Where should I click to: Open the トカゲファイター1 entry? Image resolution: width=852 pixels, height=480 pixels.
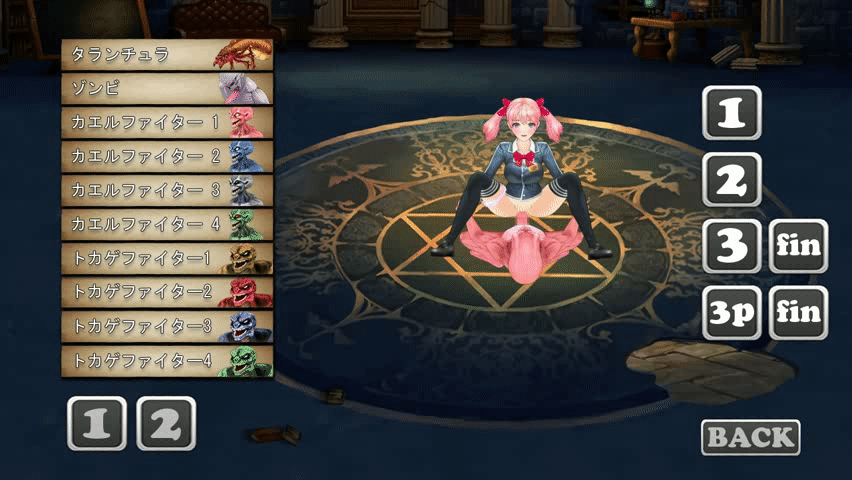click(x=166, y=258)
